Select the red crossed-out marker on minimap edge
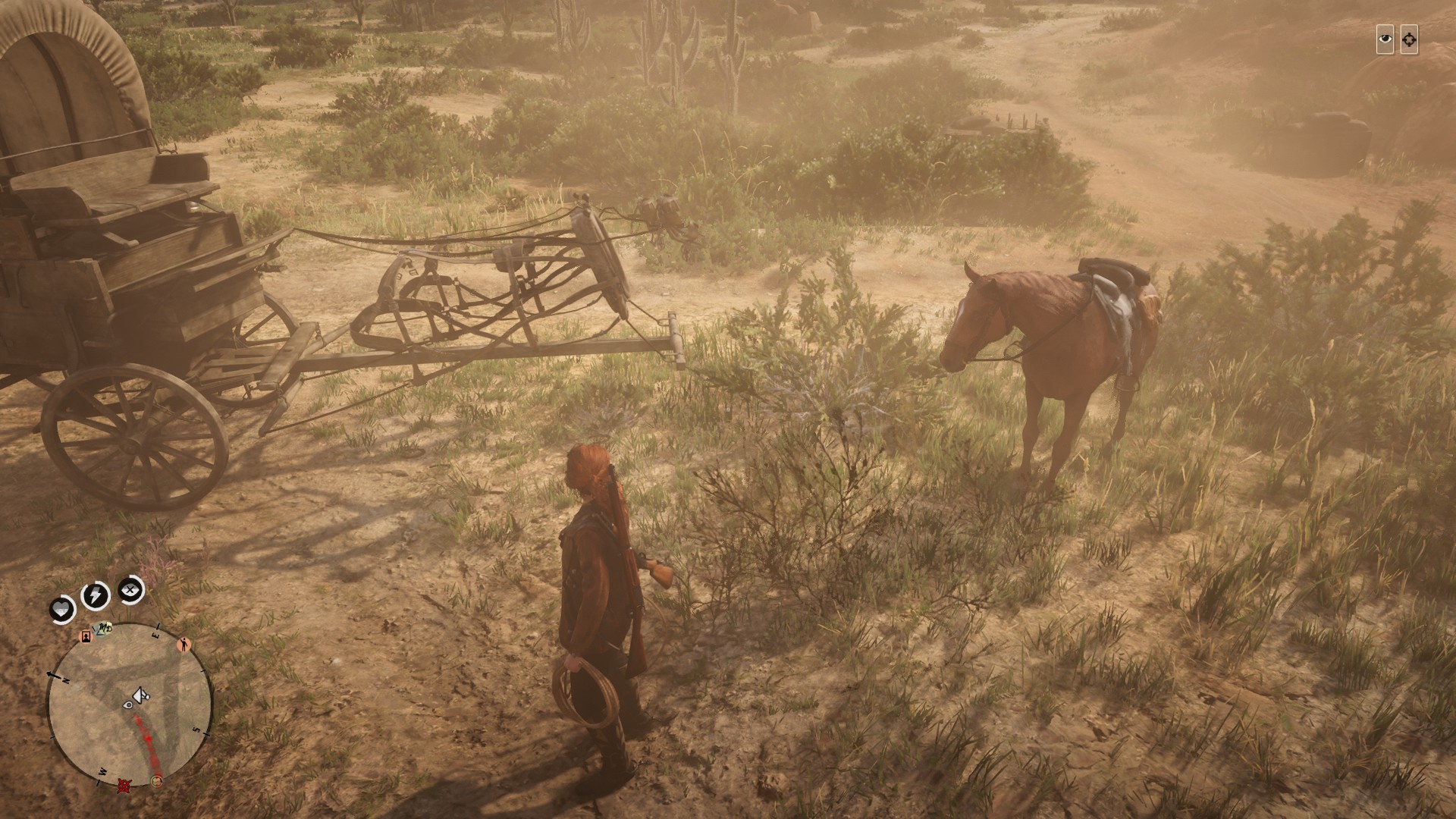Viewport: 1456px width, 819px height. (123, 786)
